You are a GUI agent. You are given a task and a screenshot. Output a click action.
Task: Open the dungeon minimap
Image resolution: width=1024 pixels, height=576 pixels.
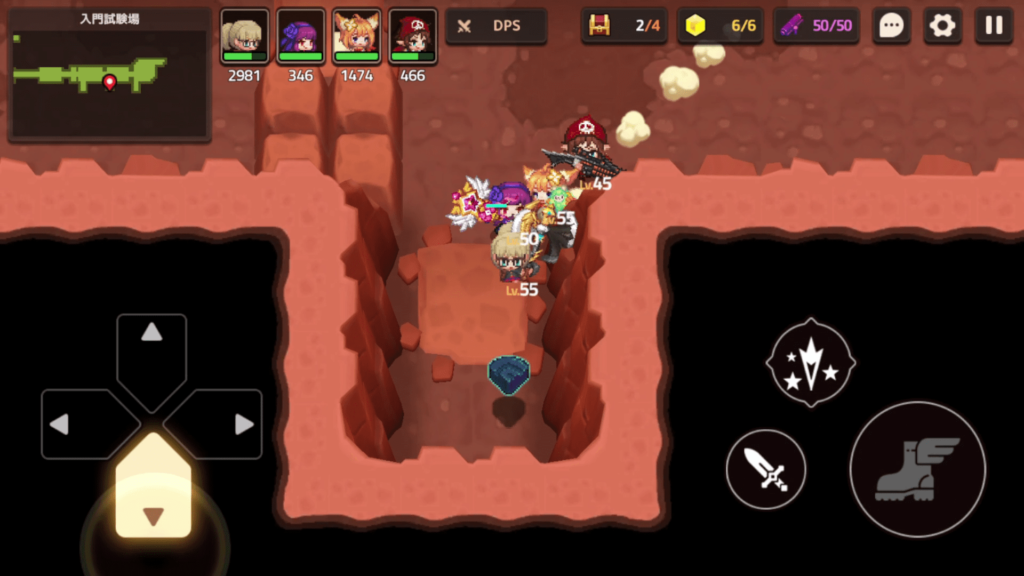pyautogui.click(x=109, y=75)
